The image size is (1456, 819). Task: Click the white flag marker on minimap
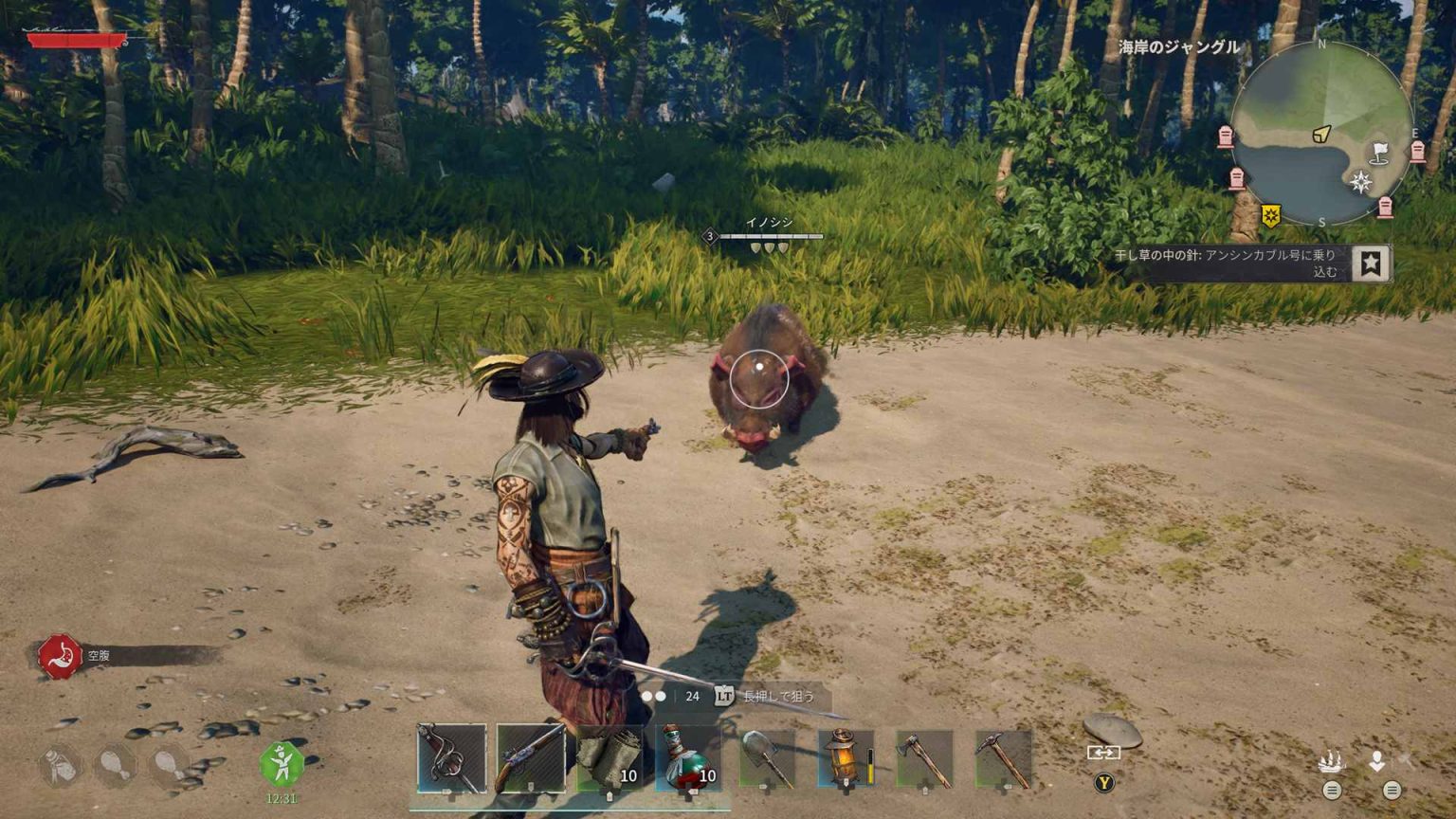[x=1379, y=152]
